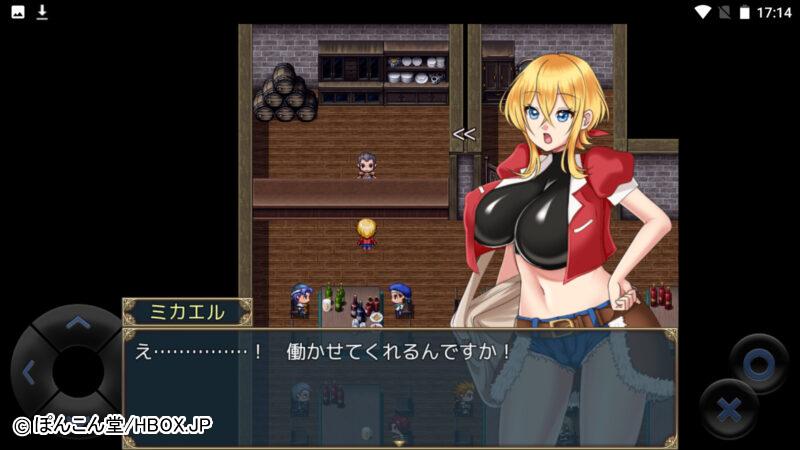Click the double-chevron "<<" button
This screenshot has width=800, height=450.
tap(463, 133)
